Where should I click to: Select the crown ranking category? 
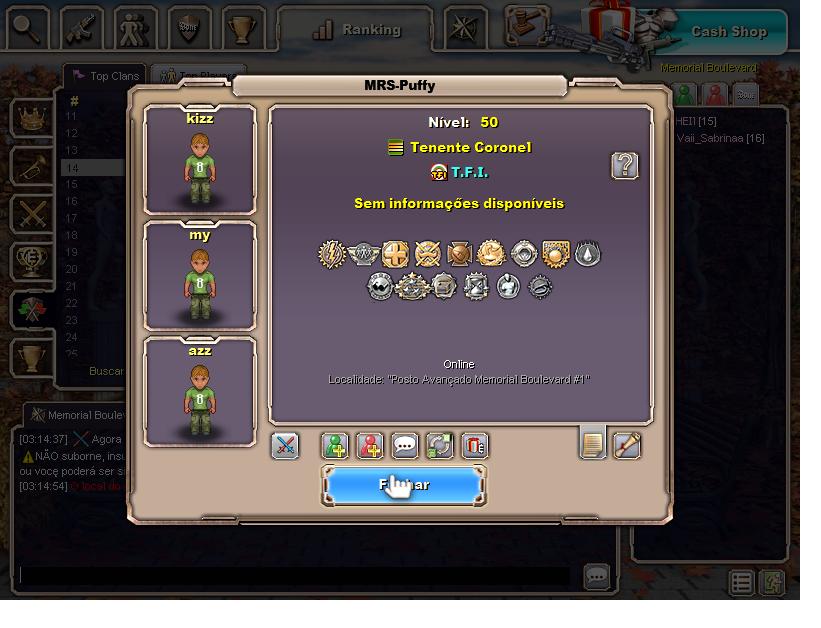coord(32,118)
